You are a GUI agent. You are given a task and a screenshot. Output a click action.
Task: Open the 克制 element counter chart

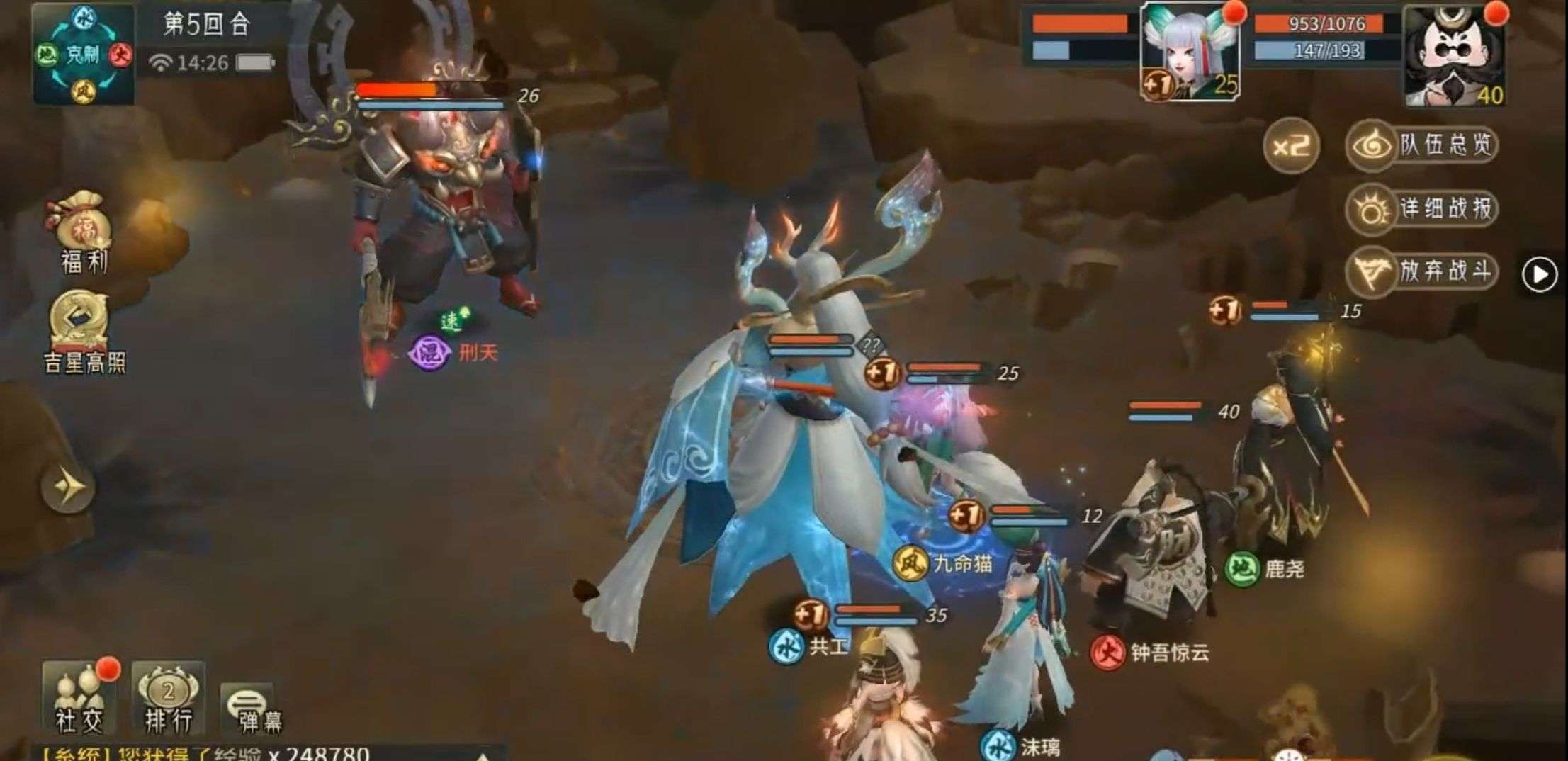[x=84, y=54]
